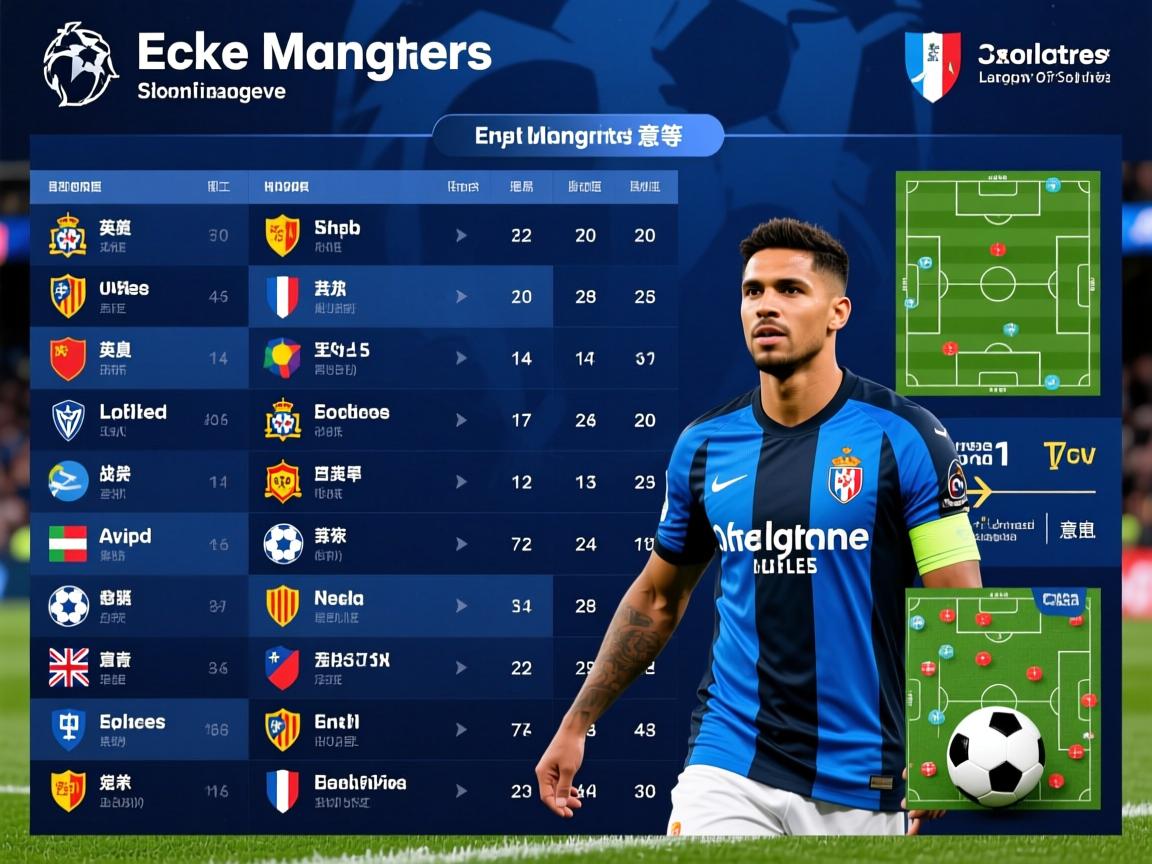The image size is (1152, 864).
Task: Select the Beohfivice club row
Action: [x=360, y=790]
